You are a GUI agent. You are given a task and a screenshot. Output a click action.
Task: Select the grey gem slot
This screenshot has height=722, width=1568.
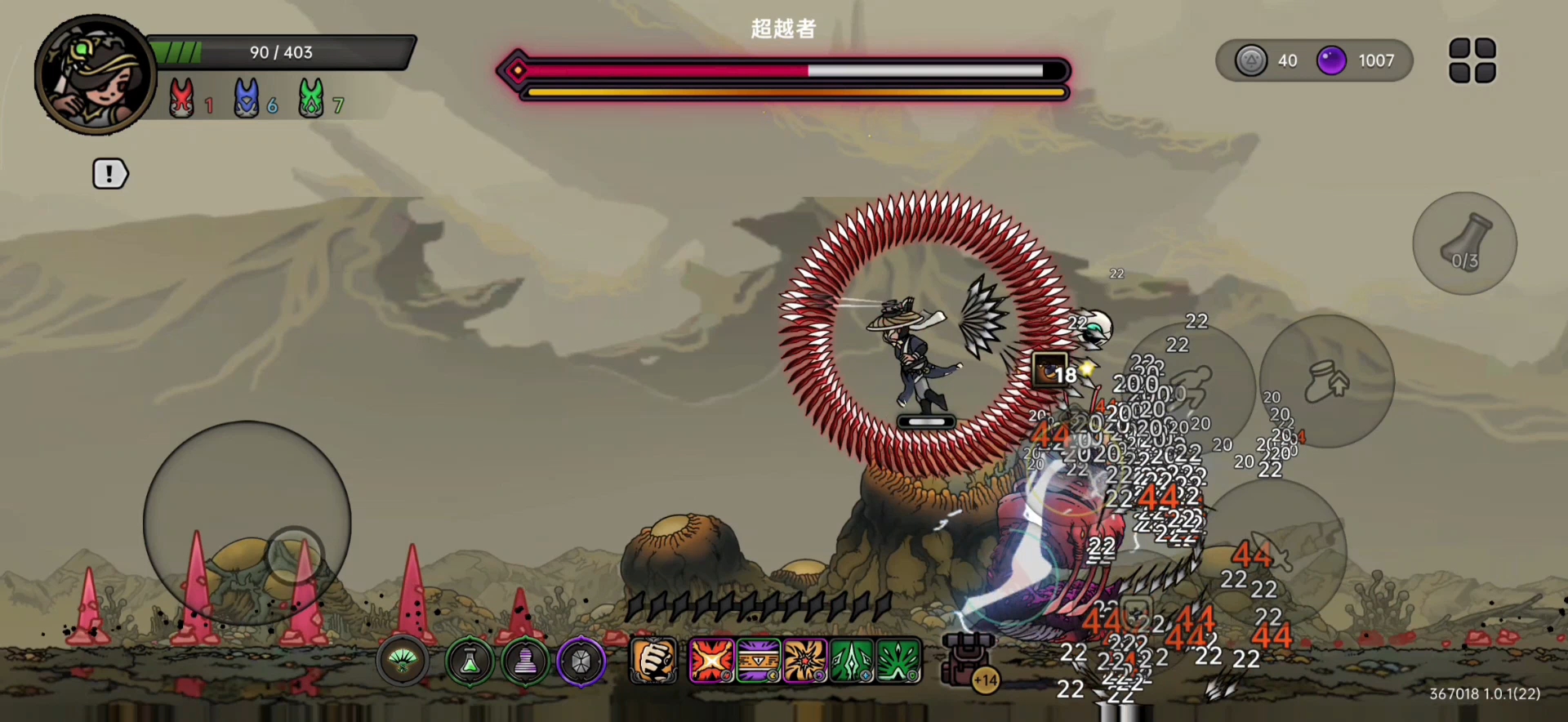(x=581, y=662)
